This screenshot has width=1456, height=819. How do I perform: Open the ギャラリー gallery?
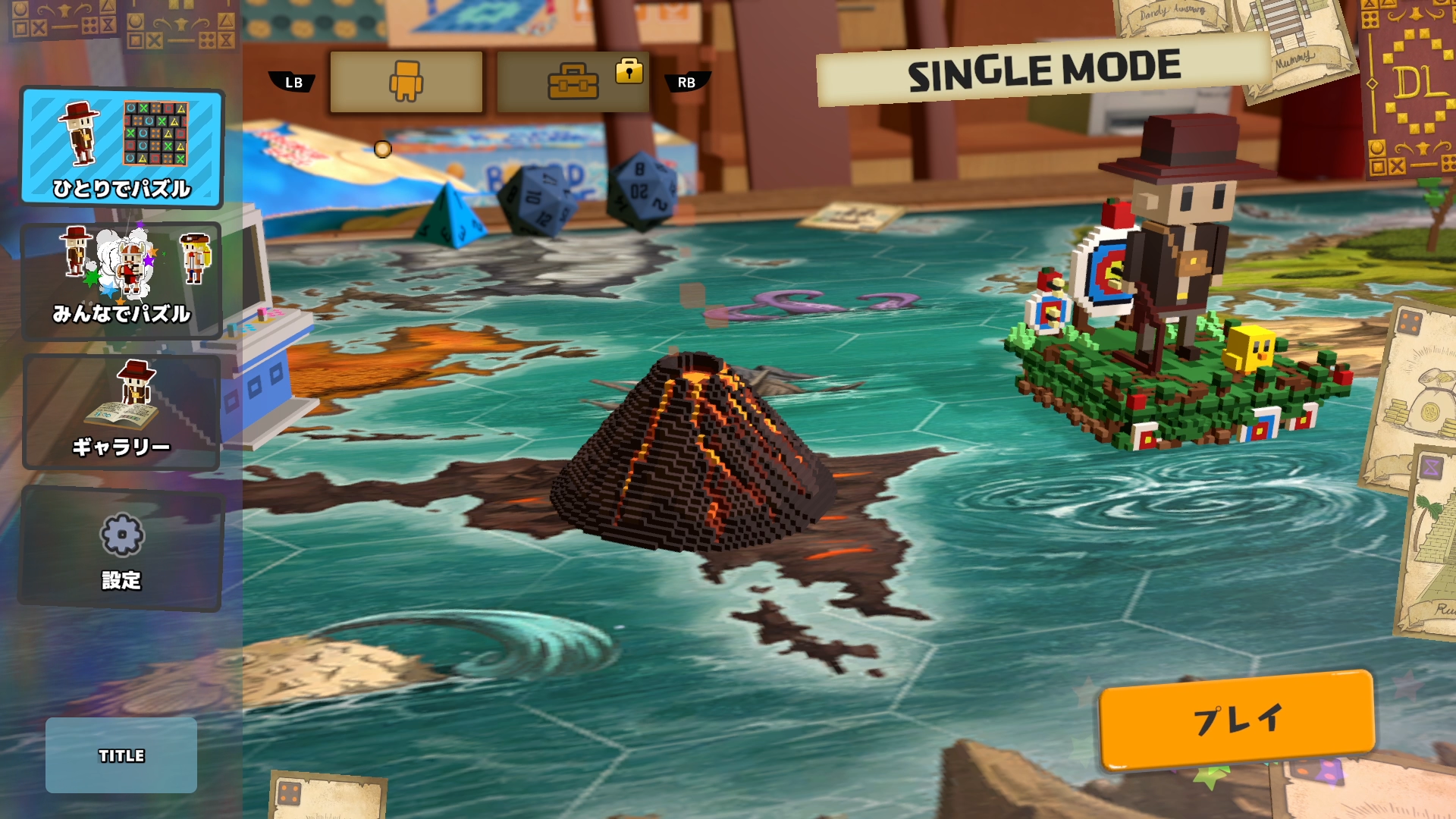click(x=121, y=412)
